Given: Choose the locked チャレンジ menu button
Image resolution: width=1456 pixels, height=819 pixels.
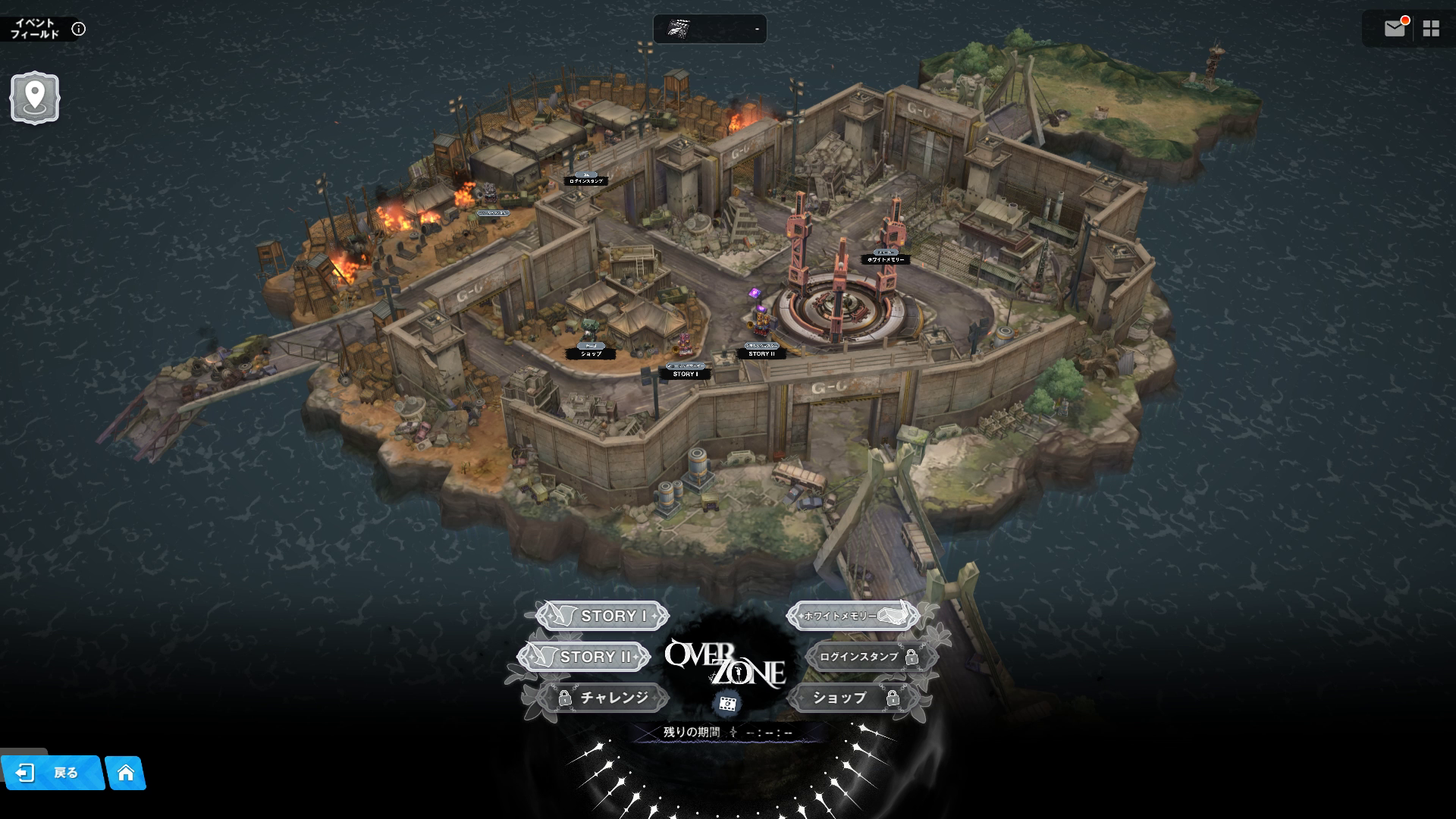Looking at the screenshot, I should coord(603,698).
